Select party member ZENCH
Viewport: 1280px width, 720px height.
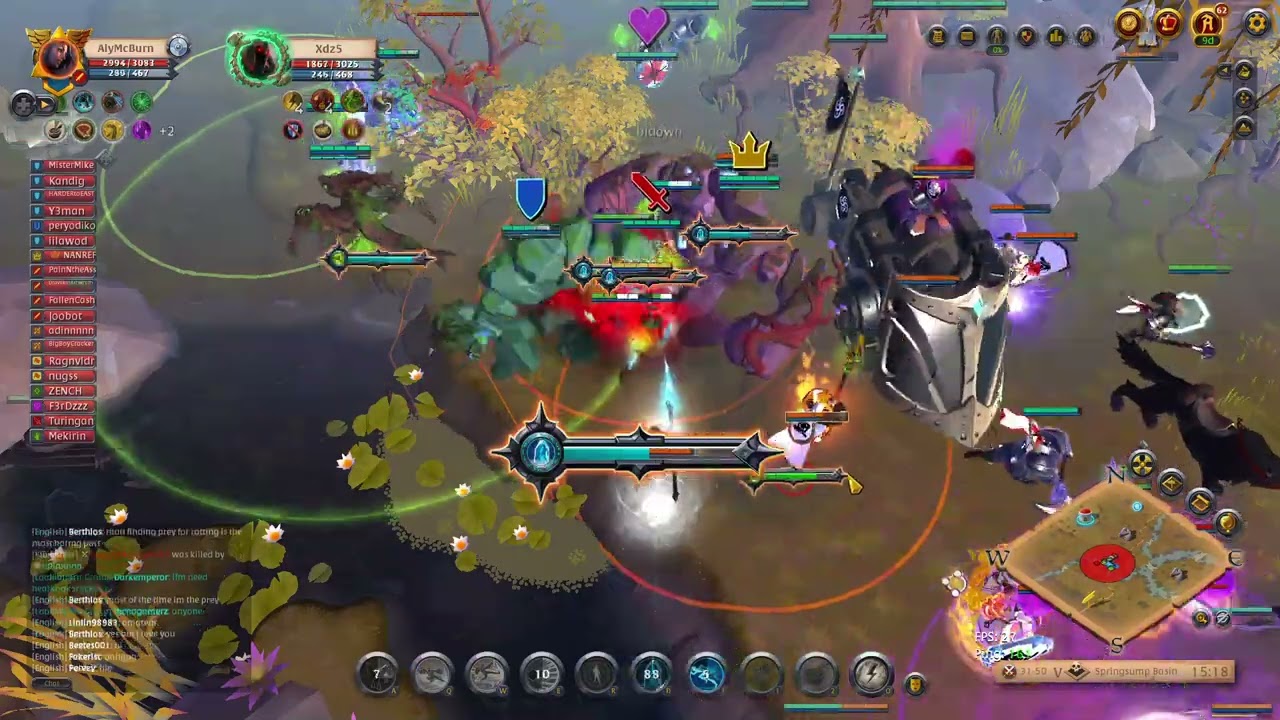68,391
